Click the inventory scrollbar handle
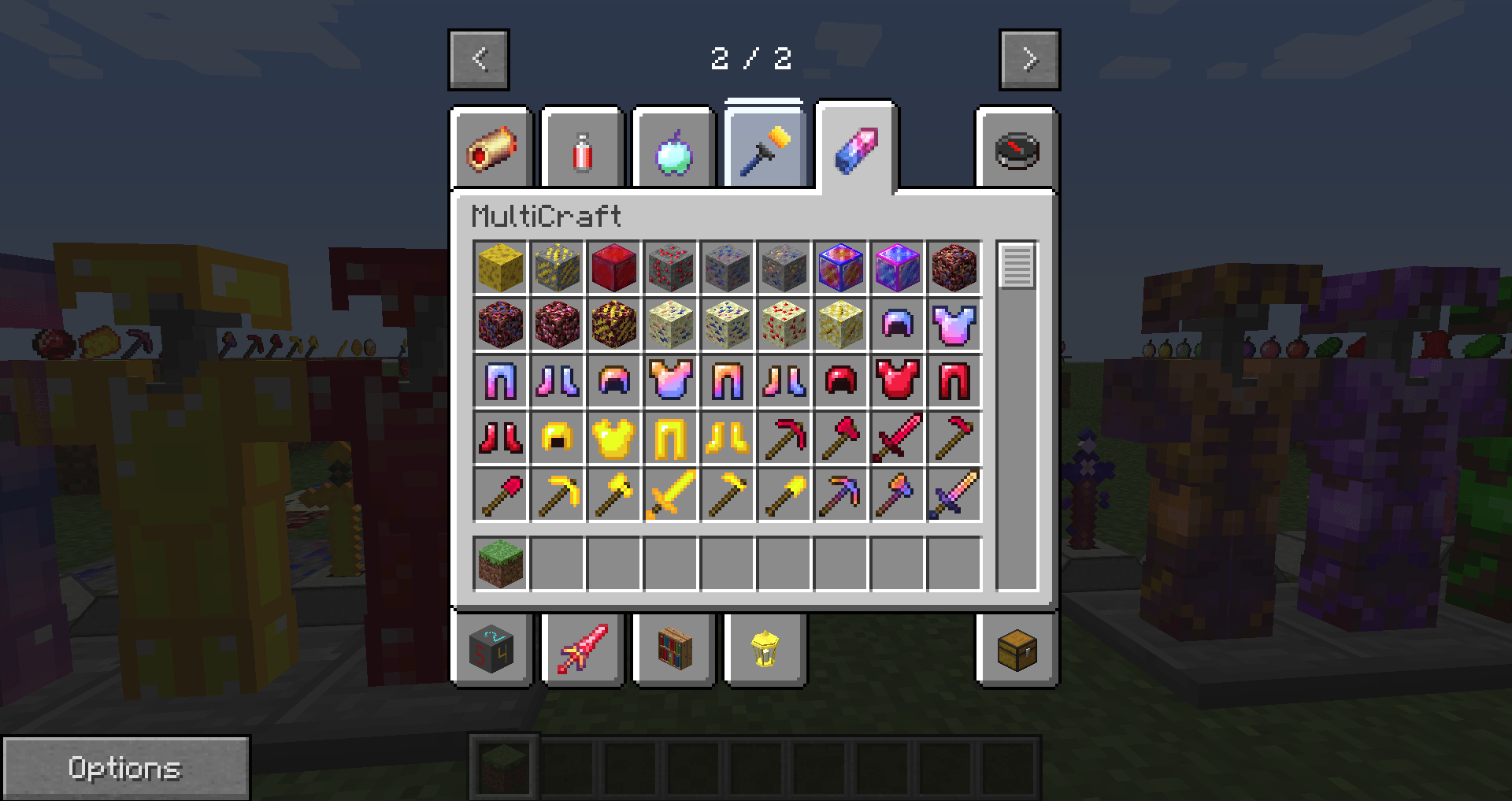This screenshot has width=1512, height=801. tap(1017, 268)
